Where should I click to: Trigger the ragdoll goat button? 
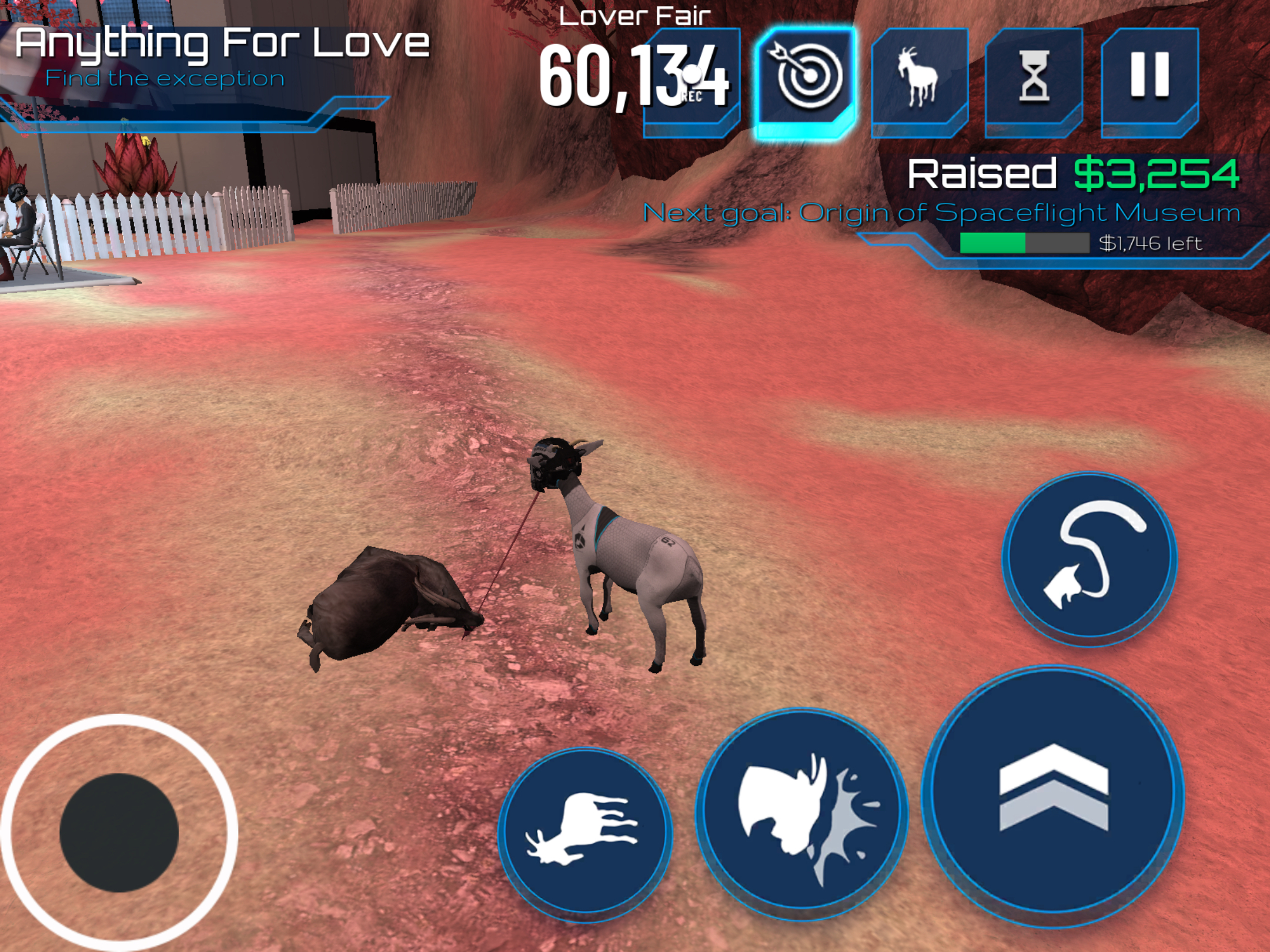585,830
